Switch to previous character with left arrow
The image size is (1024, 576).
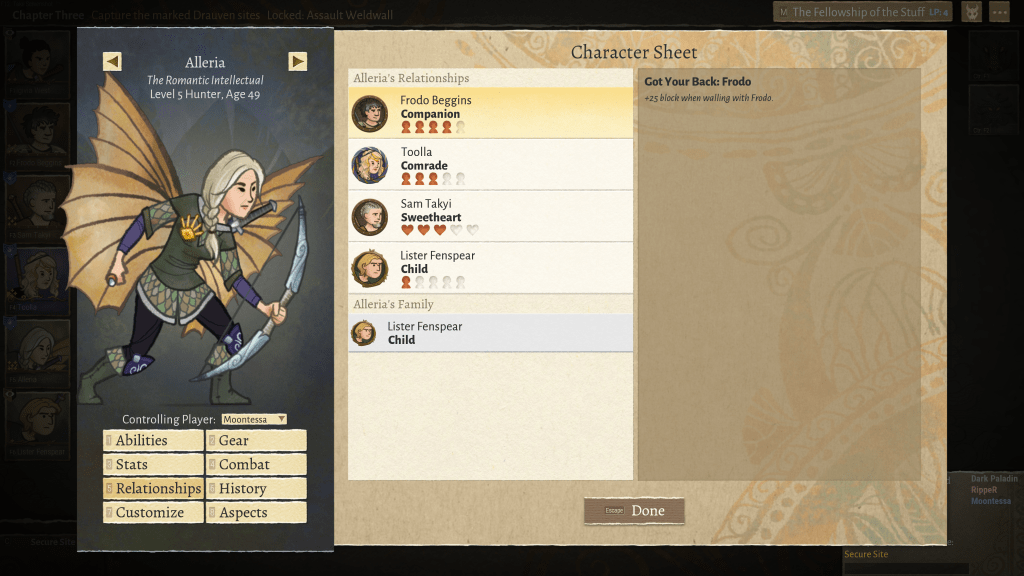(112, 61)
